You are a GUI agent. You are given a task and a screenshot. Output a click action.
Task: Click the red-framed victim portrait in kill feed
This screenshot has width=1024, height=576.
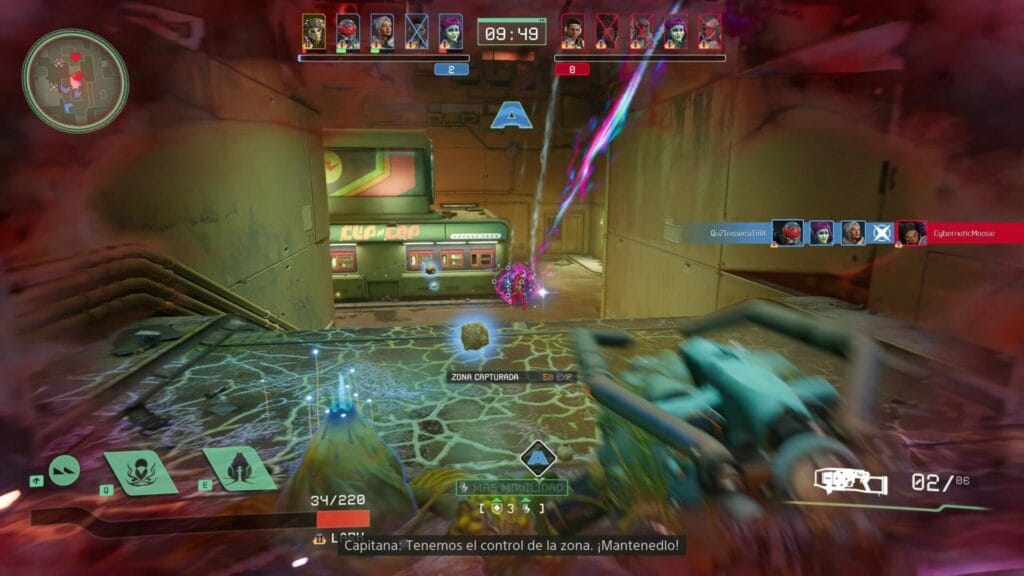coord(910,233)
